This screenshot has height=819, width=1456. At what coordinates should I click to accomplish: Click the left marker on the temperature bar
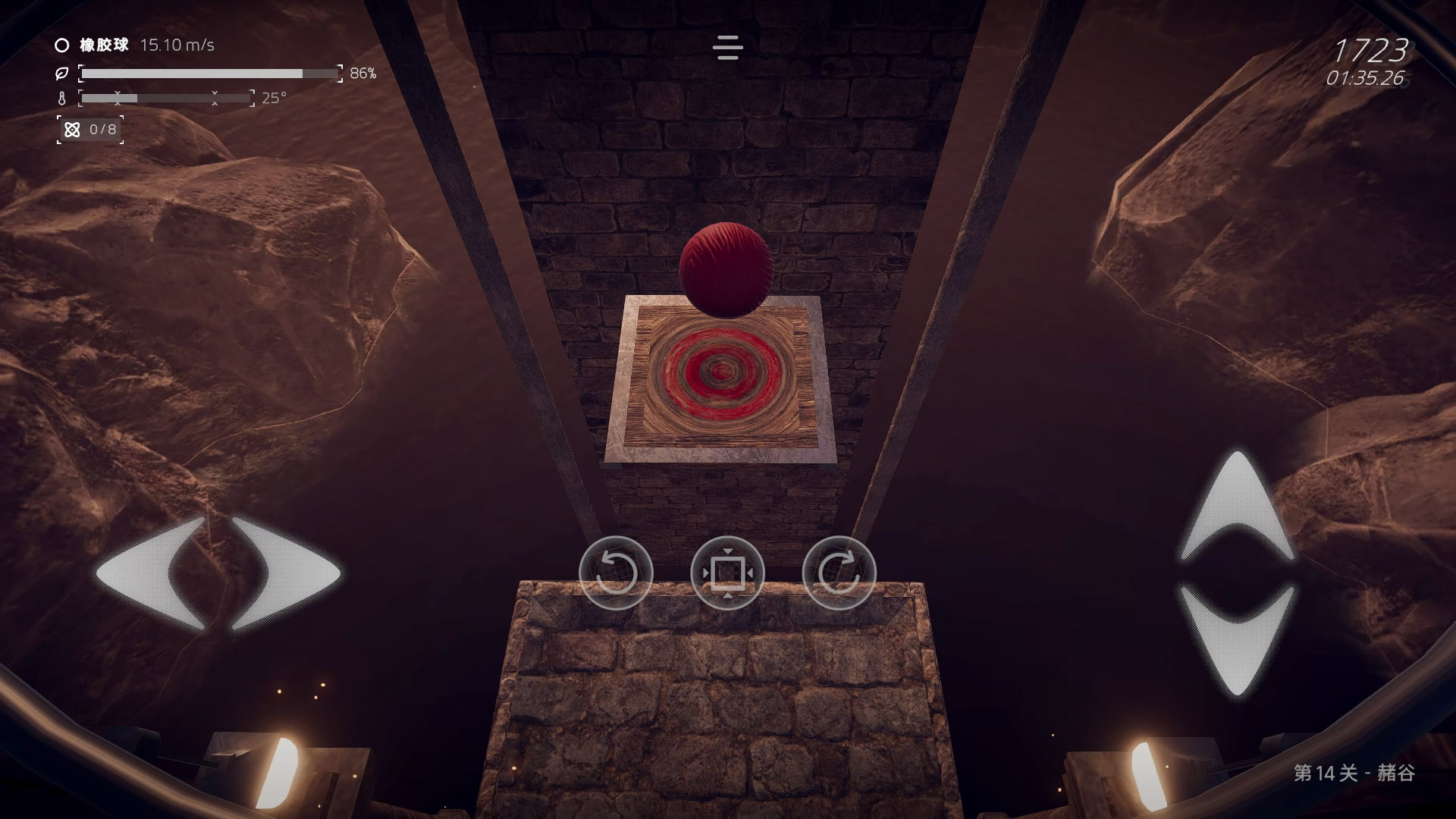[118, 99]
